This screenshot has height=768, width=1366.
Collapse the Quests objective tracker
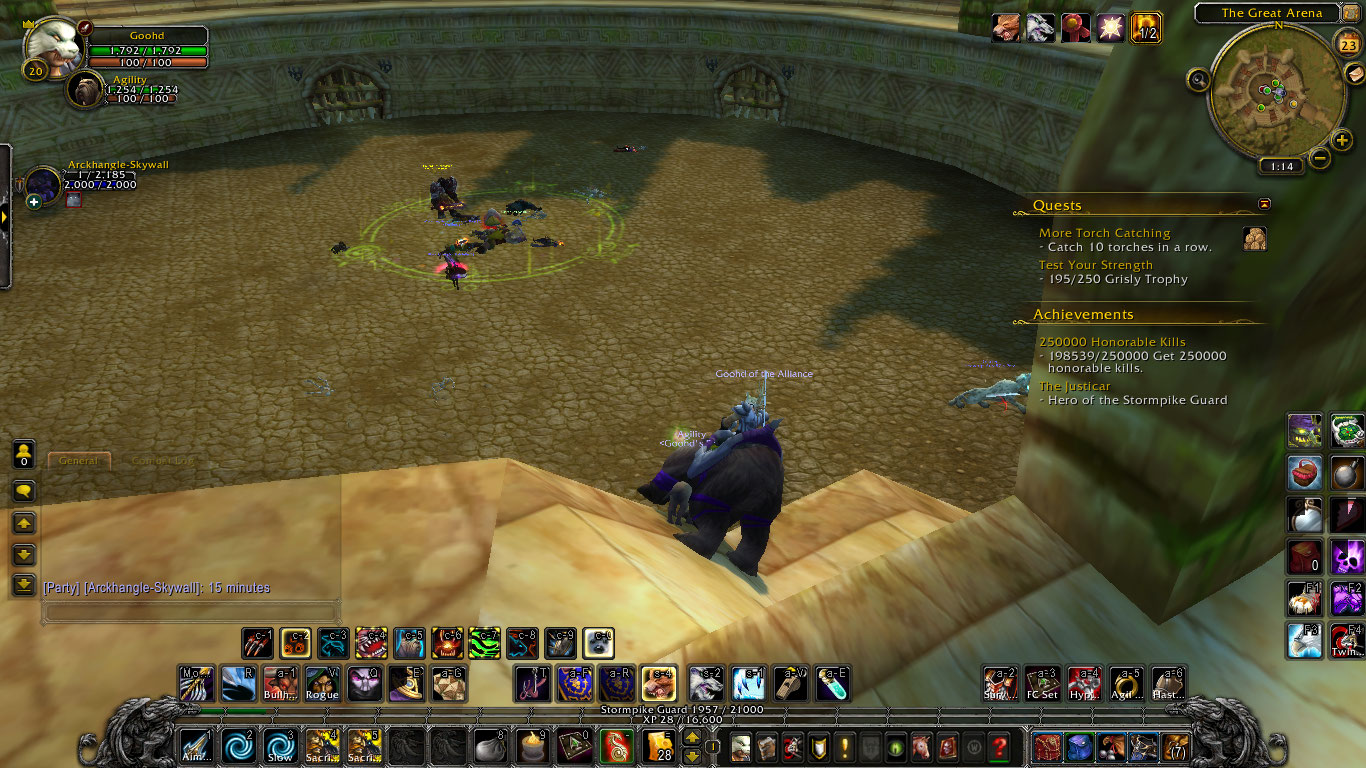pyautogui.click(x=1265, y=204)
